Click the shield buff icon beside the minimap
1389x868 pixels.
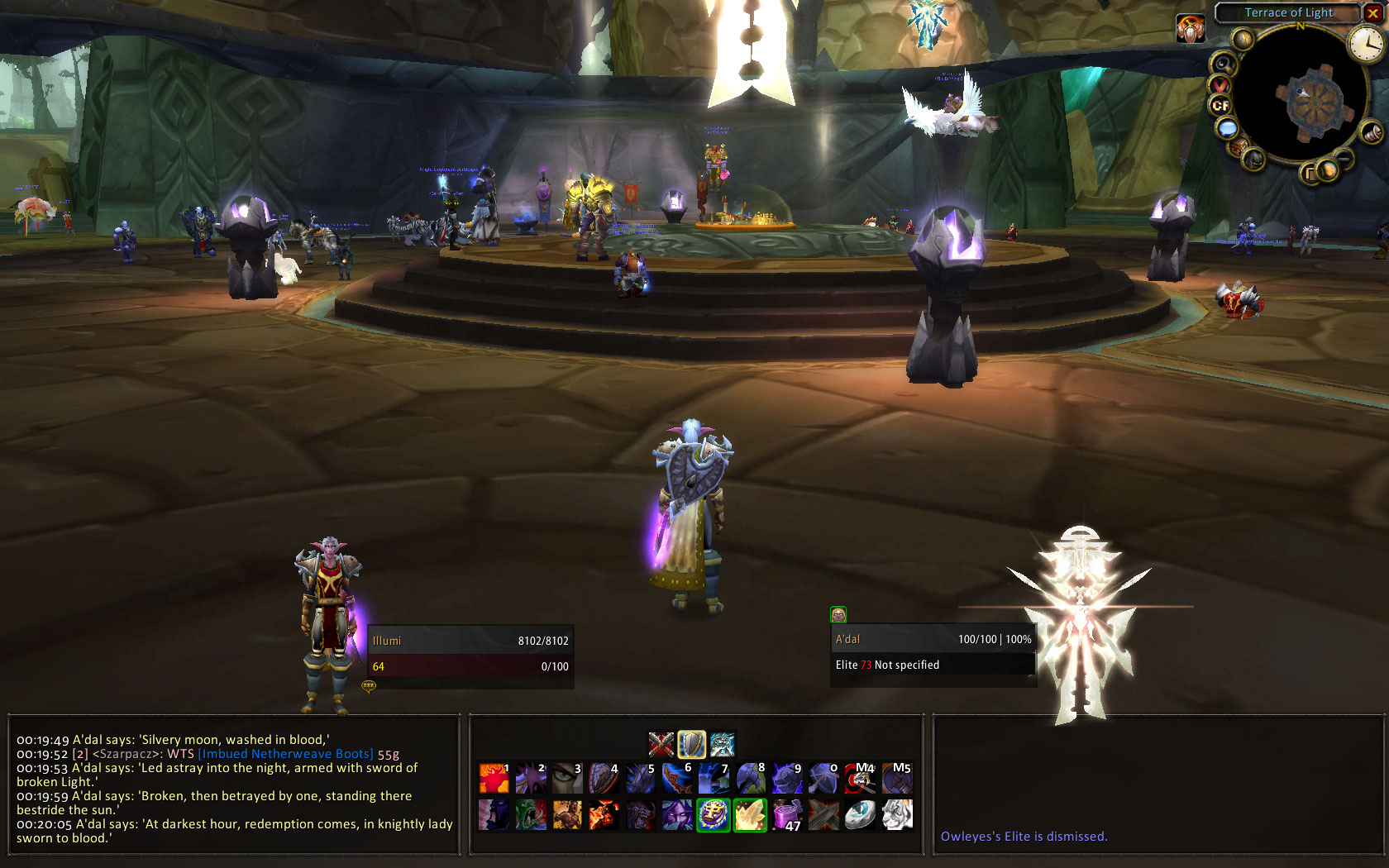(x=1190, y=30)
